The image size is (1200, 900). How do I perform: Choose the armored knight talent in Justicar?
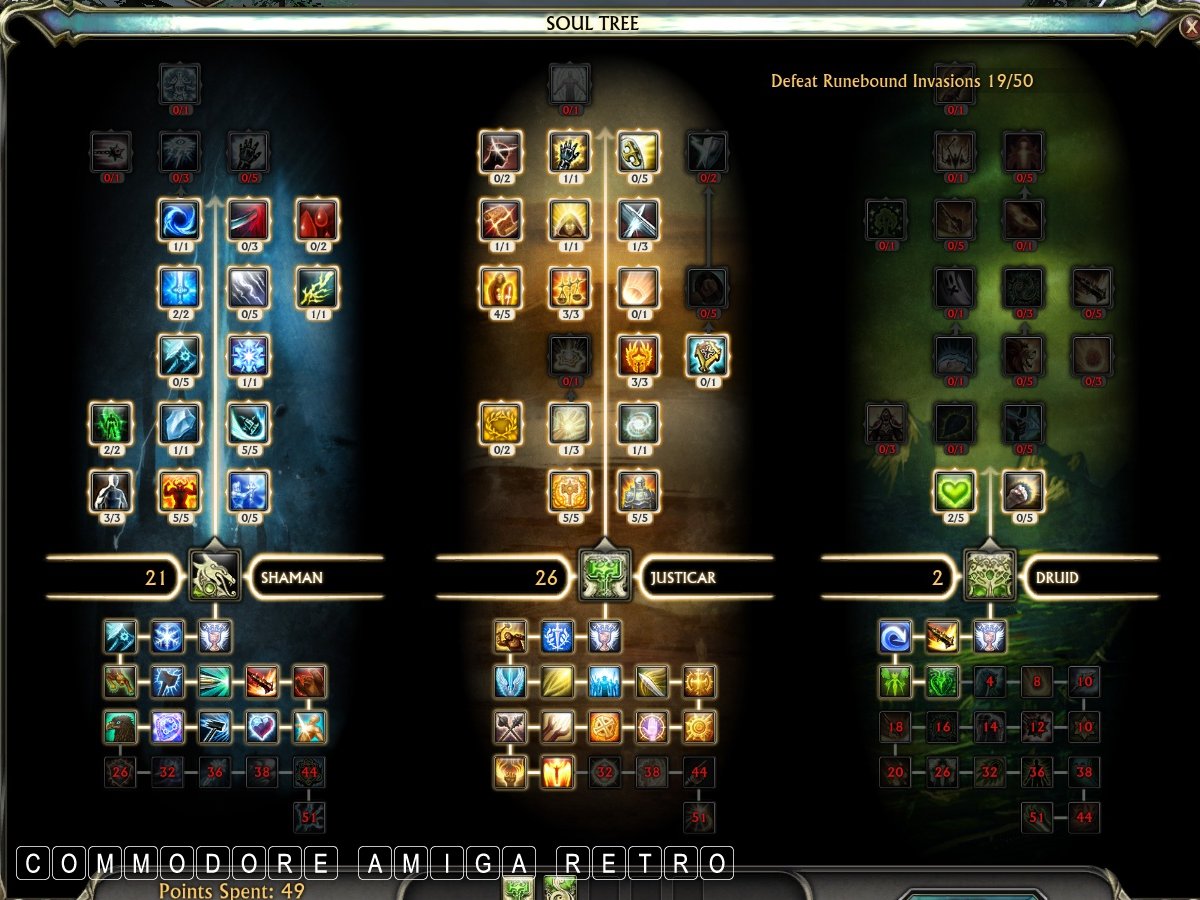pos(637,491)
